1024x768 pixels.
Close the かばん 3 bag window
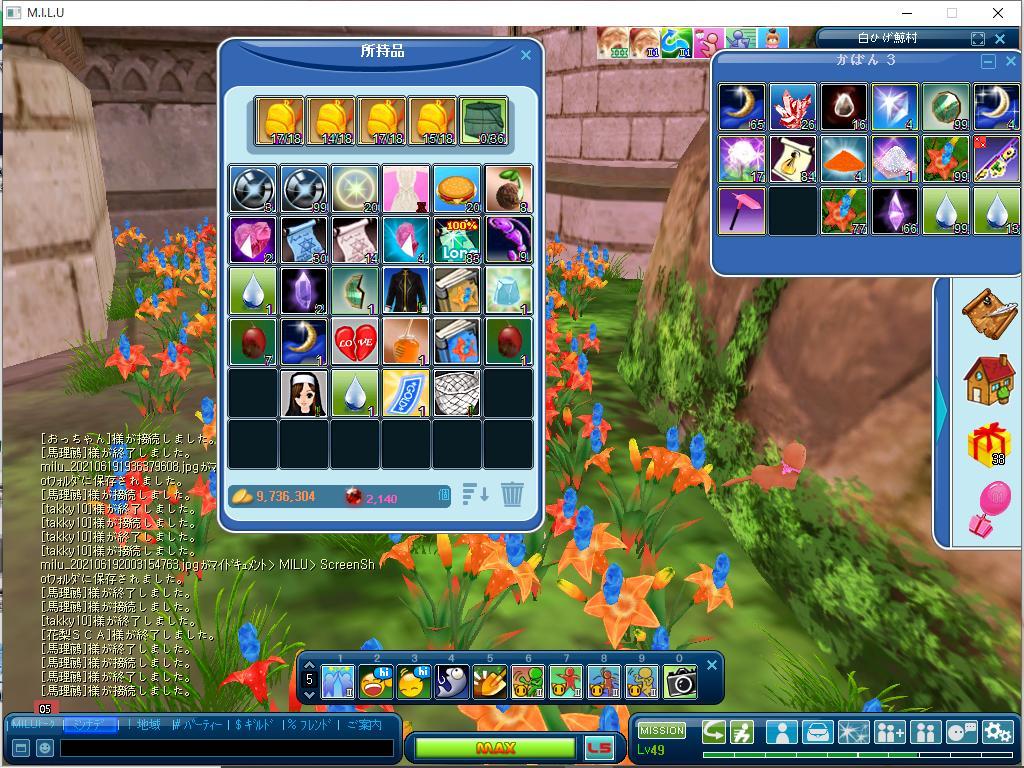pyautogui.click(x=1011, y=62)
